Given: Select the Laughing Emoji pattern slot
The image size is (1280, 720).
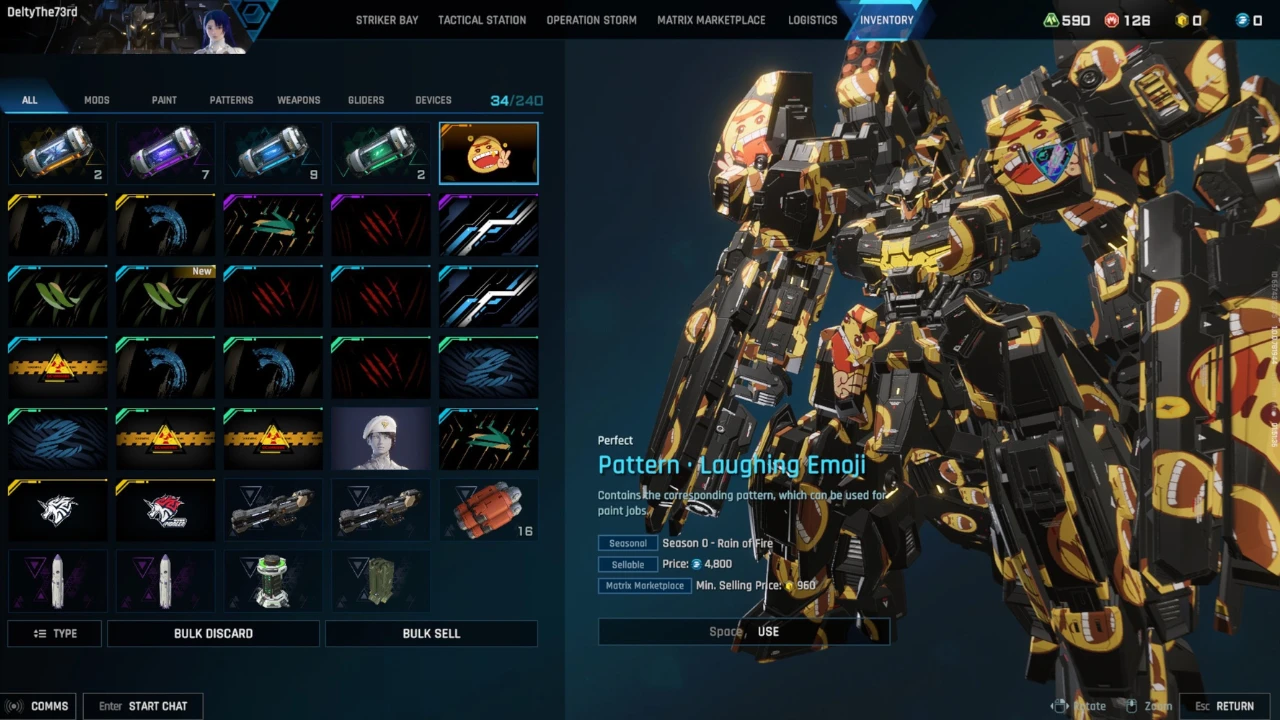Looking at the screenshot, I should [488, 154].
